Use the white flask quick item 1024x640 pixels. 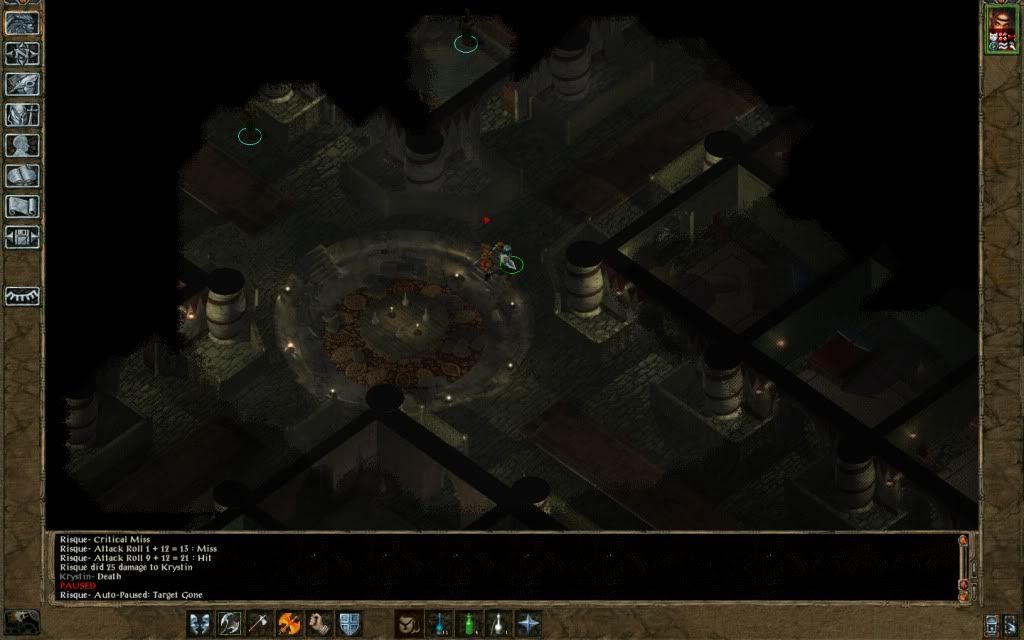coord(498,623)
